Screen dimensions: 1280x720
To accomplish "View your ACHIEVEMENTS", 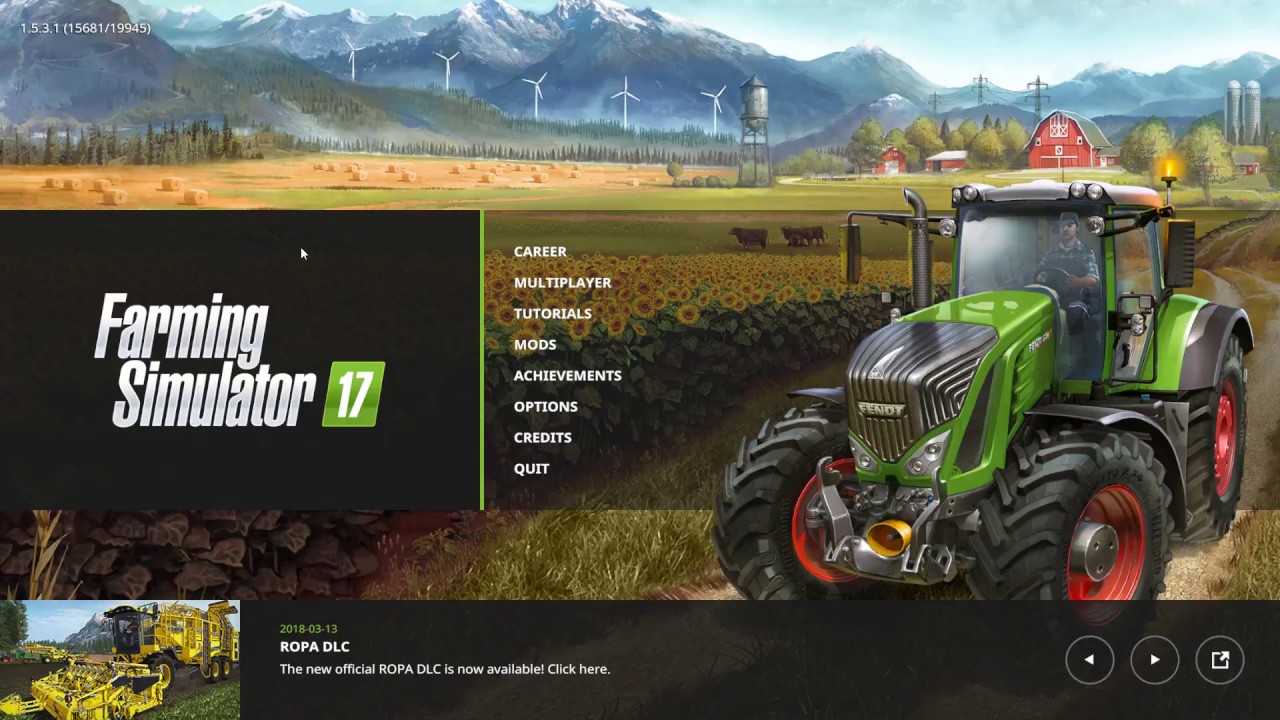I will pos(567,375).
